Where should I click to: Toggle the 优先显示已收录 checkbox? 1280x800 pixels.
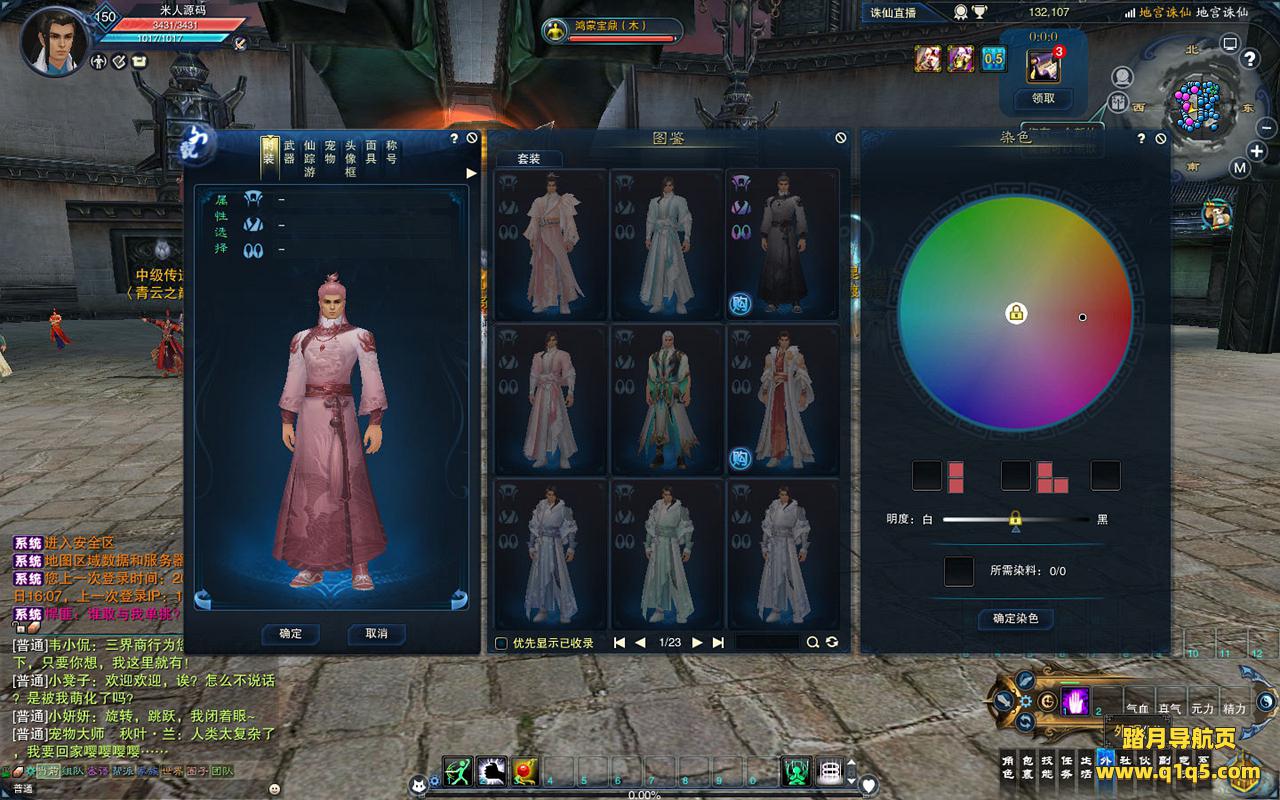pyautogui.click(x=502, y=643)
